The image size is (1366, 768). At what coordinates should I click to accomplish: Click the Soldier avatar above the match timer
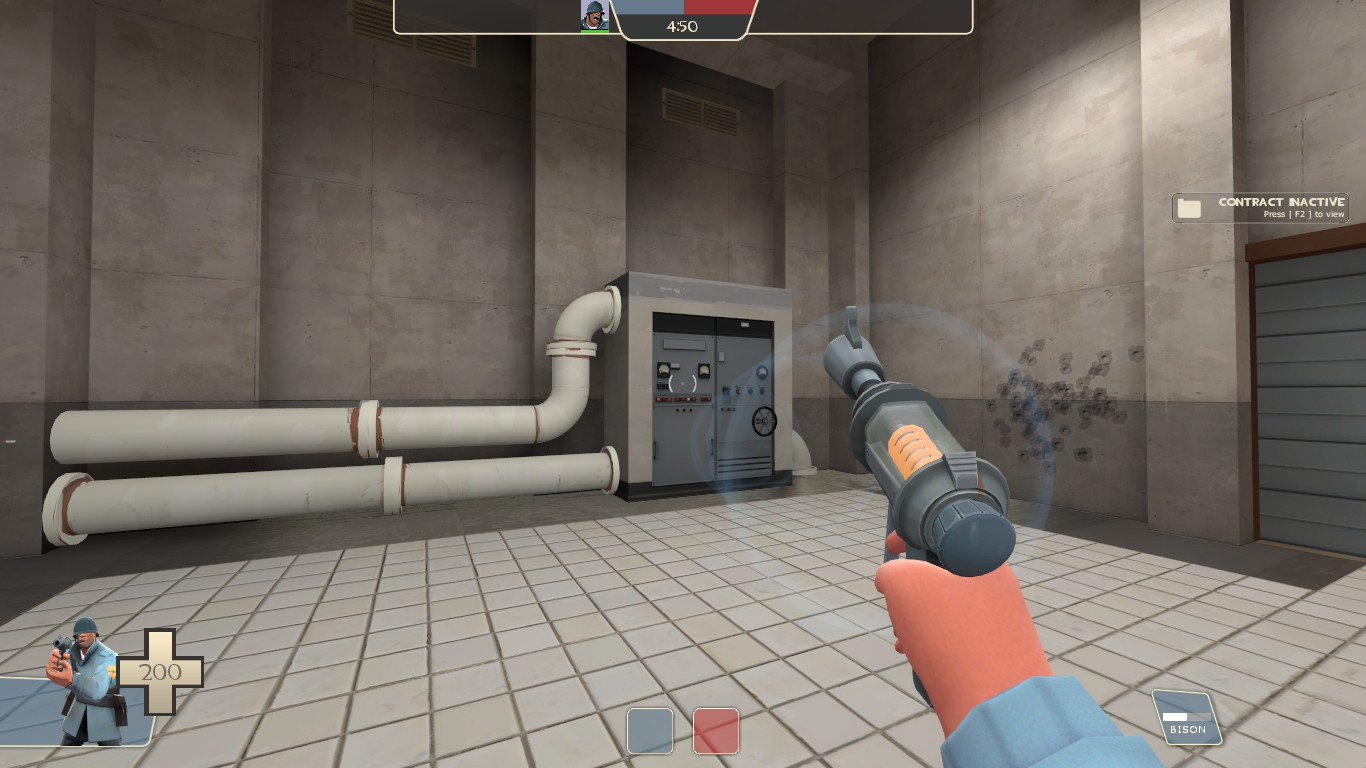tap(595, 14)
